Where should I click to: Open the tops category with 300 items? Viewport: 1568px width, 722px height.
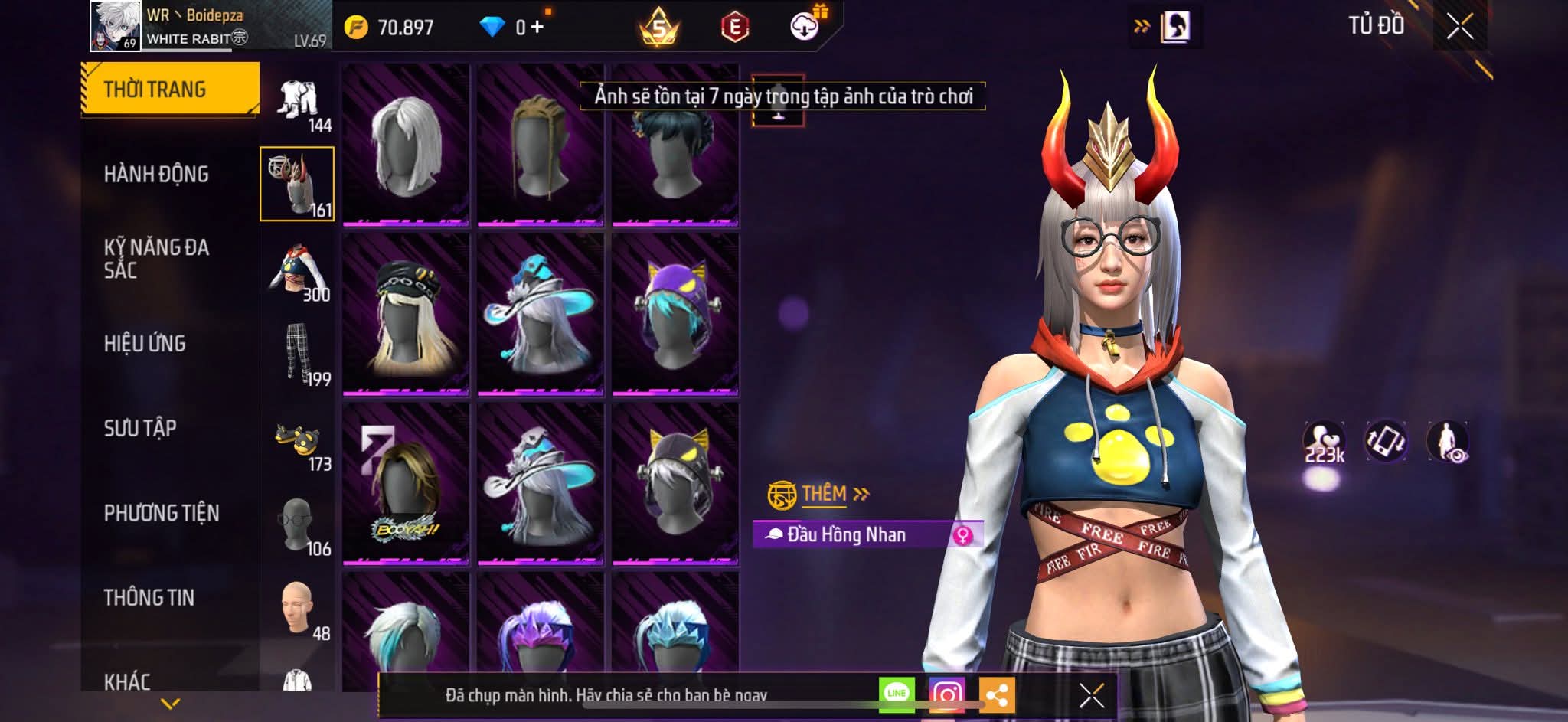(298, 273)
